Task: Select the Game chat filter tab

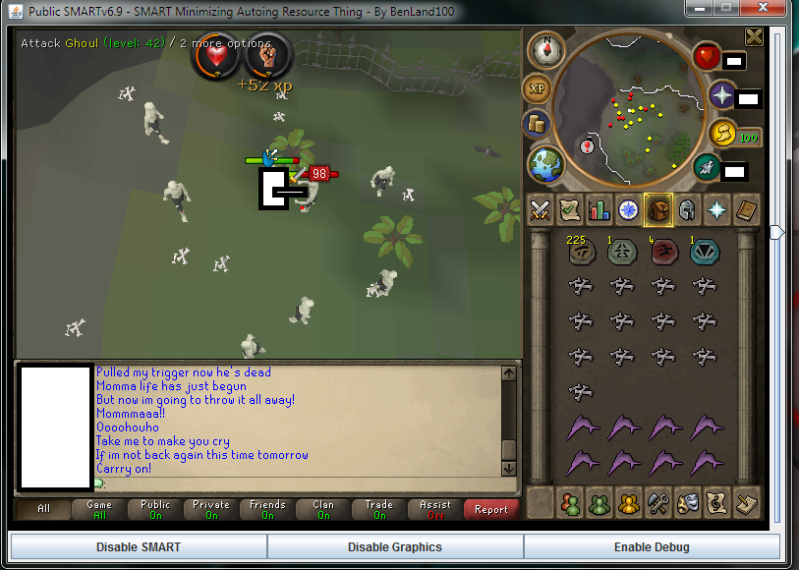Action: (x=99, y=509)
